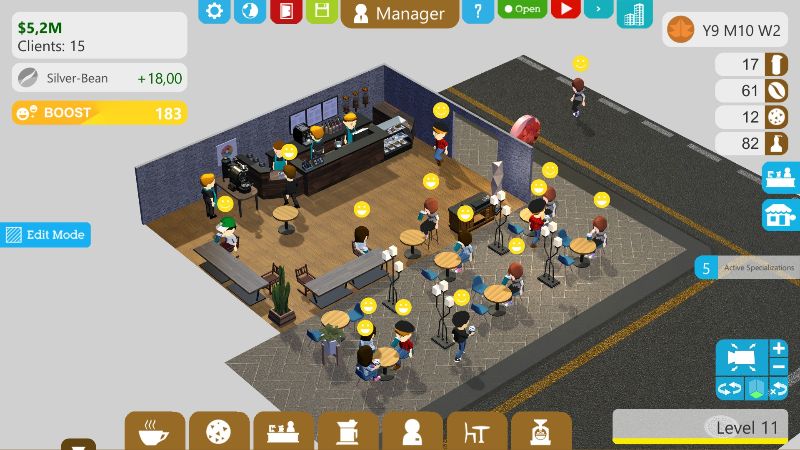The image size is (800, 450).
Task: Open the coffee grinder equipment menu
Action: [x=347, y=432]
